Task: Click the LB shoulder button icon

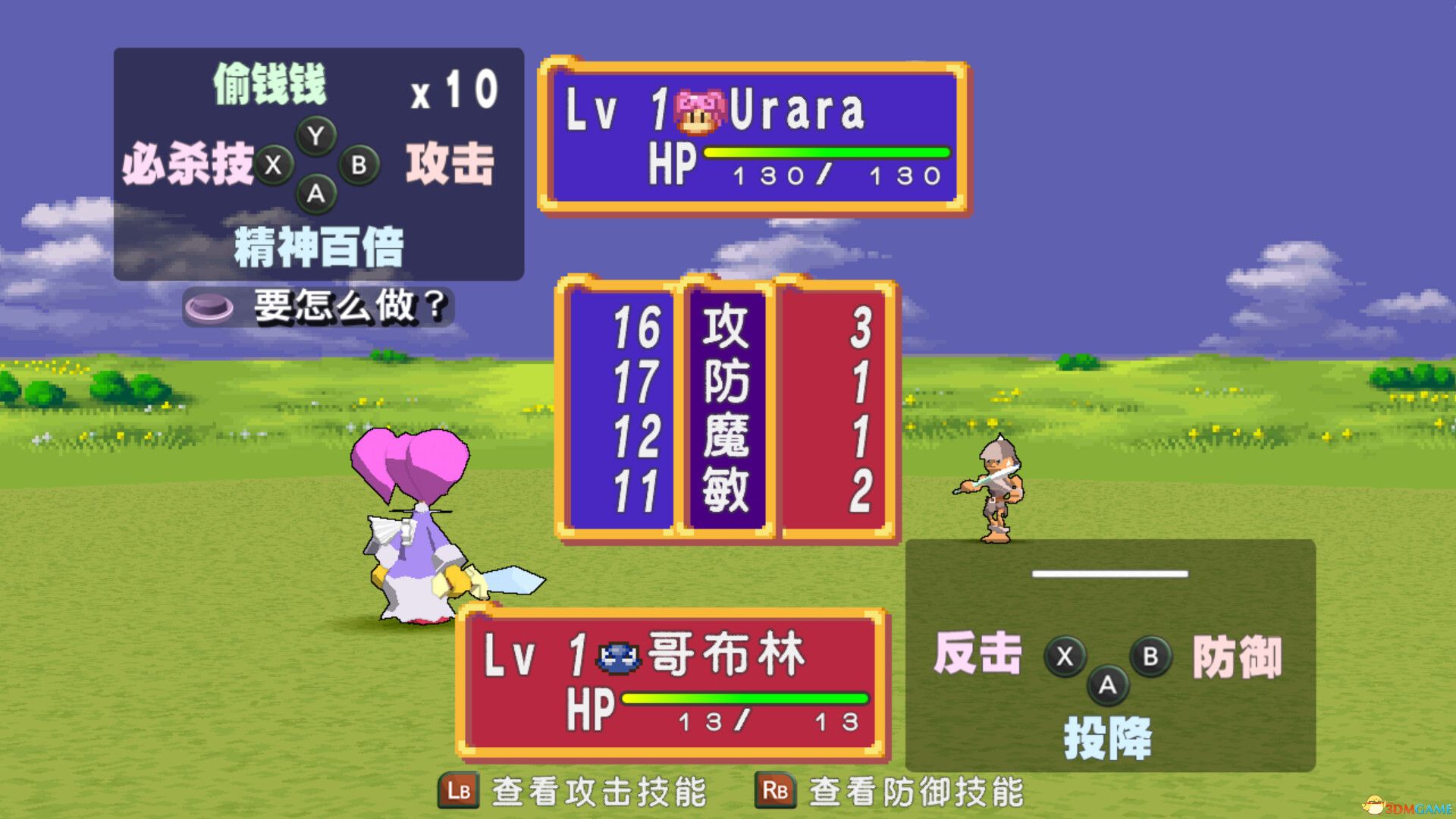Action: (457, 792)
